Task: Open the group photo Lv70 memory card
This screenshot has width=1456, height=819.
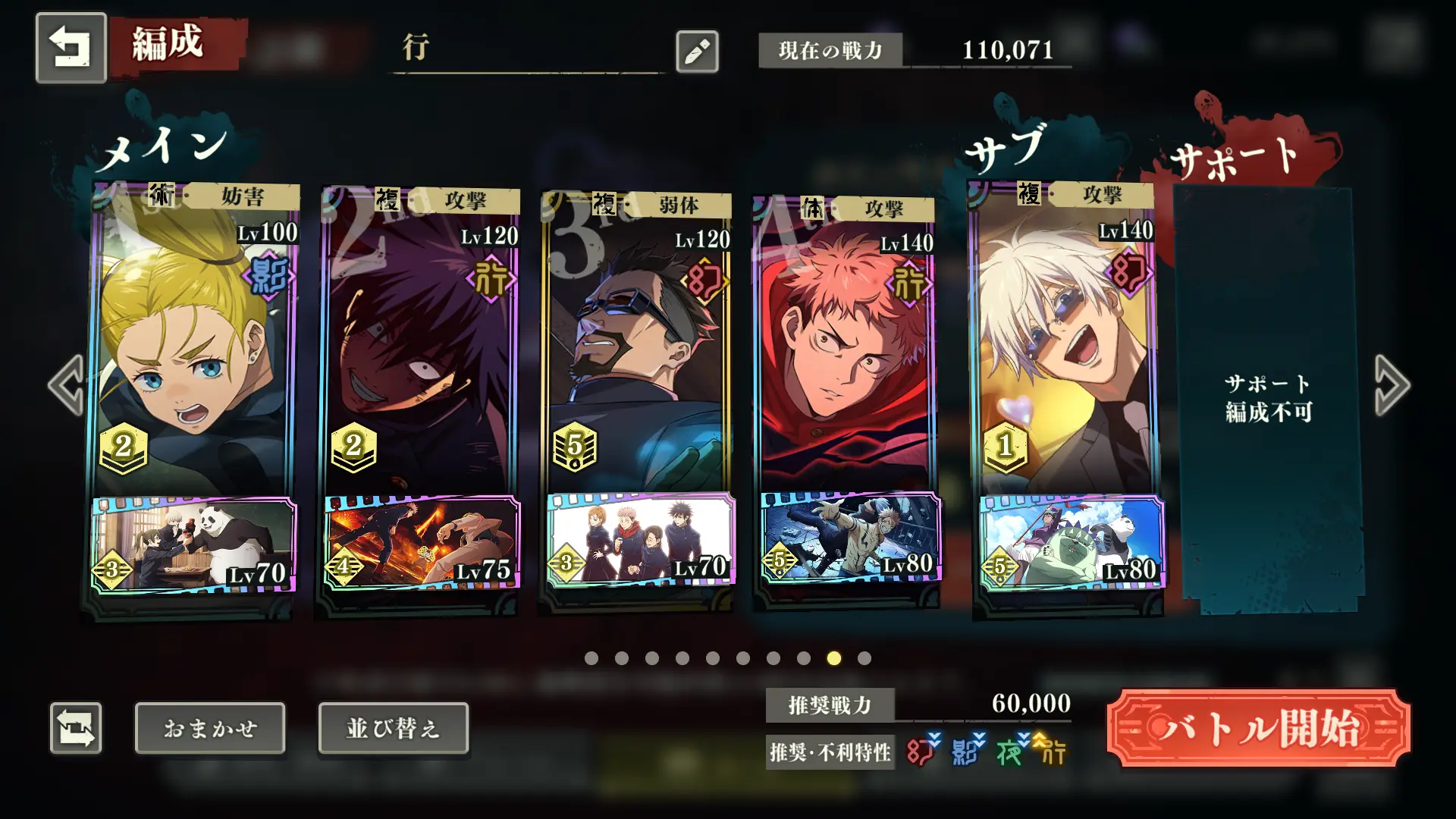Action: [641, 538]
